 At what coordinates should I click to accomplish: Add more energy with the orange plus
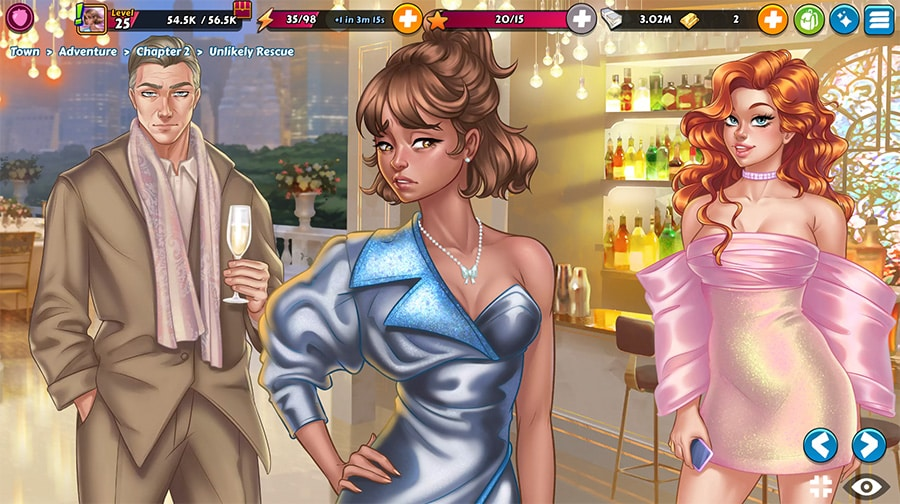coord(407,18)
